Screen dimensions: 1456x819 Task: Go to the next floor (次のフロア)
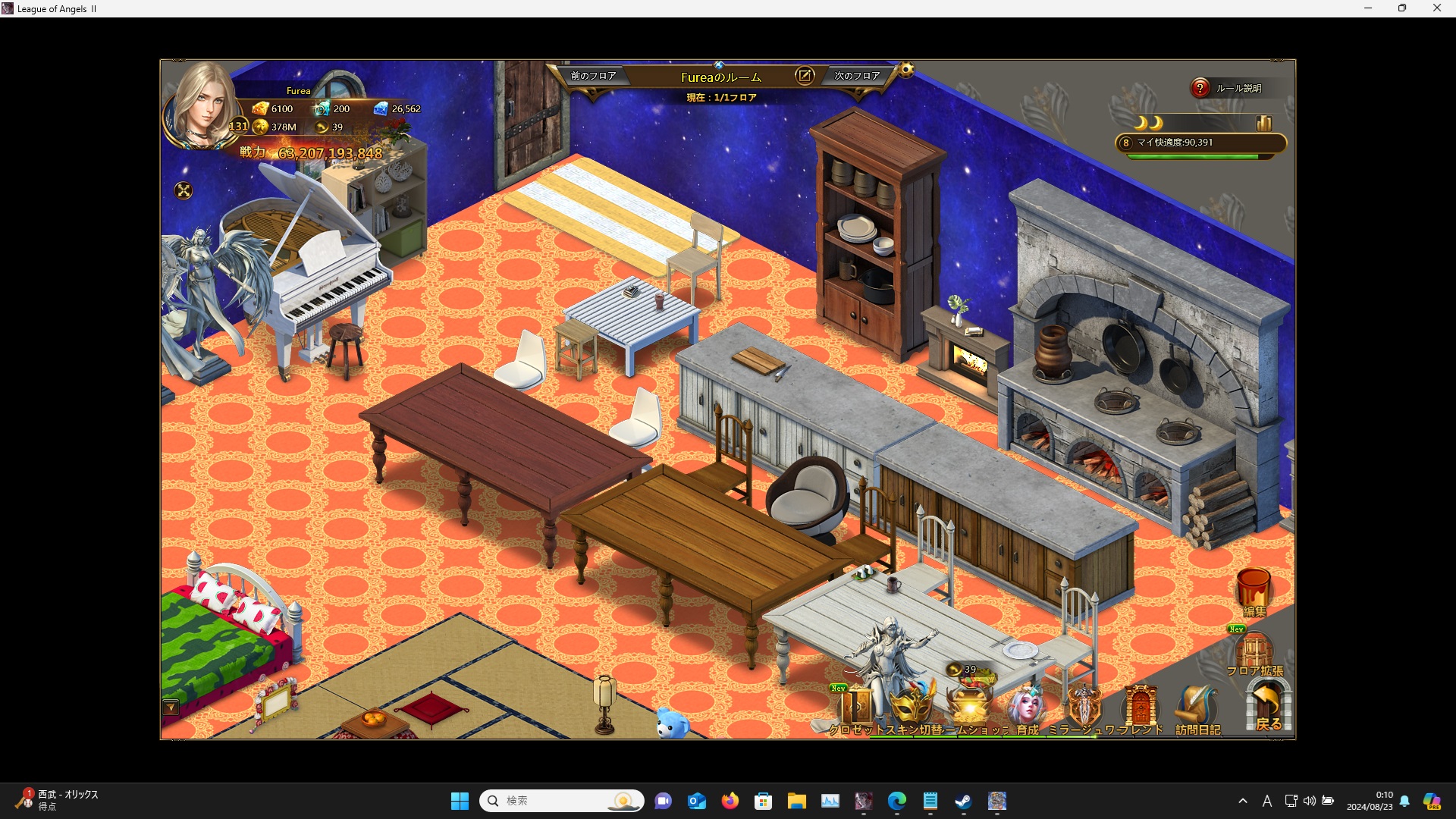pos(857,76)
